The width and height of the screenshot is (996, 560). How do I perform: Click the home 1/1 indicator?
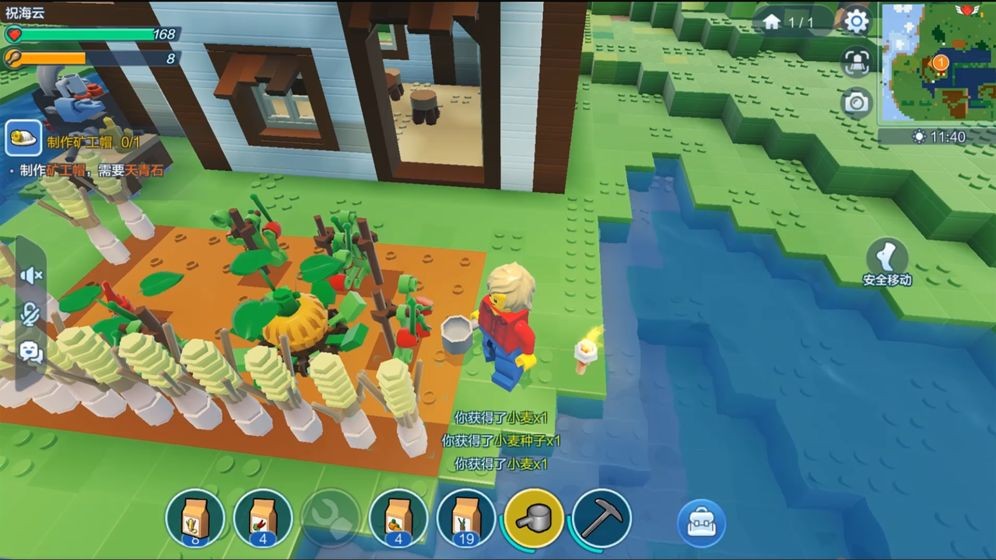tap(789, 21)
